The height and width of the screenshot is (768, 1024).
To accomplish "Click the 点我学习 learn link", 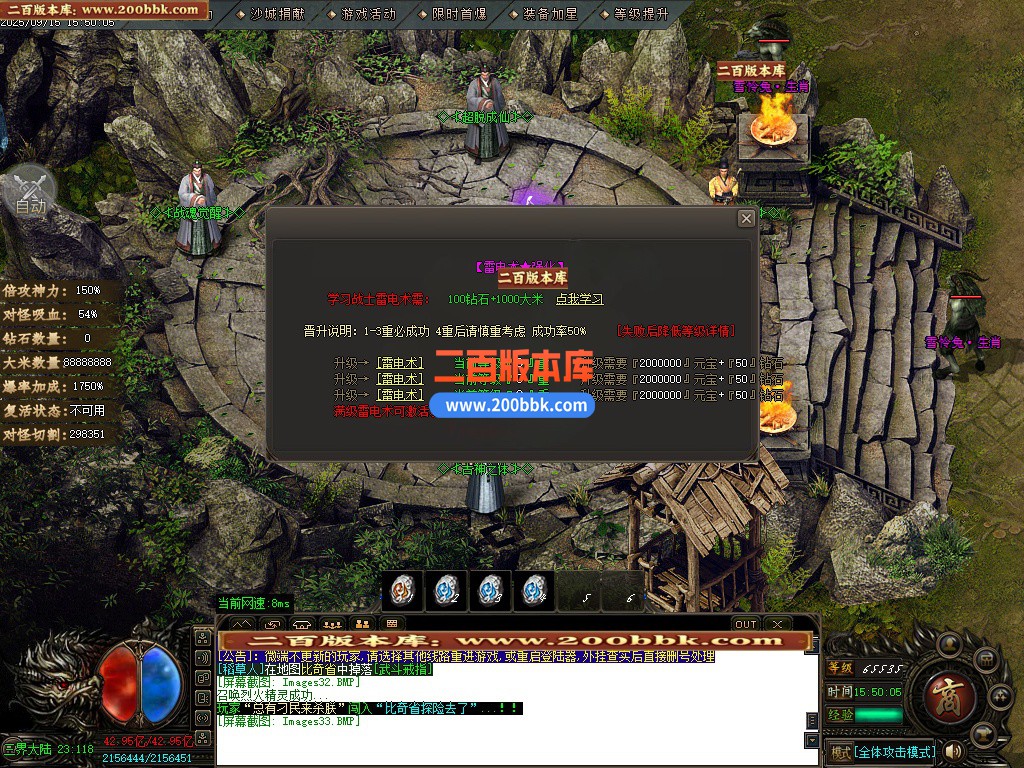I will [580, 299].
